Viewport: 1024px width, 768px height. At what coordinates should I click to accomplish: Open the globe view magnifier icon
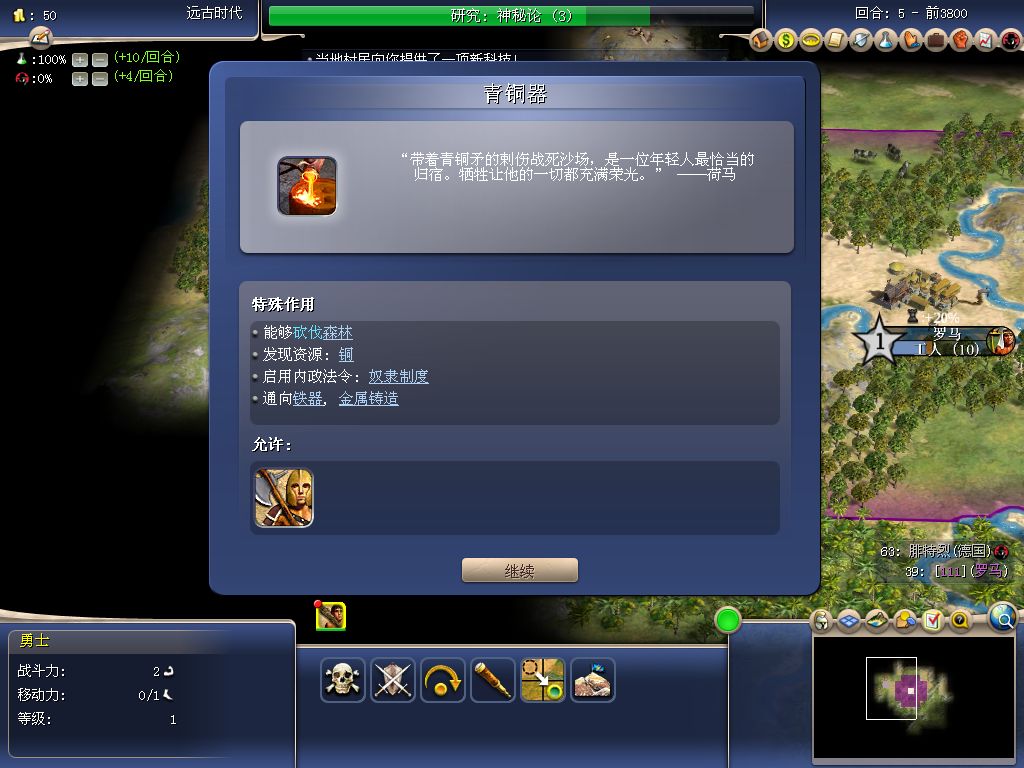point(1004,618)
